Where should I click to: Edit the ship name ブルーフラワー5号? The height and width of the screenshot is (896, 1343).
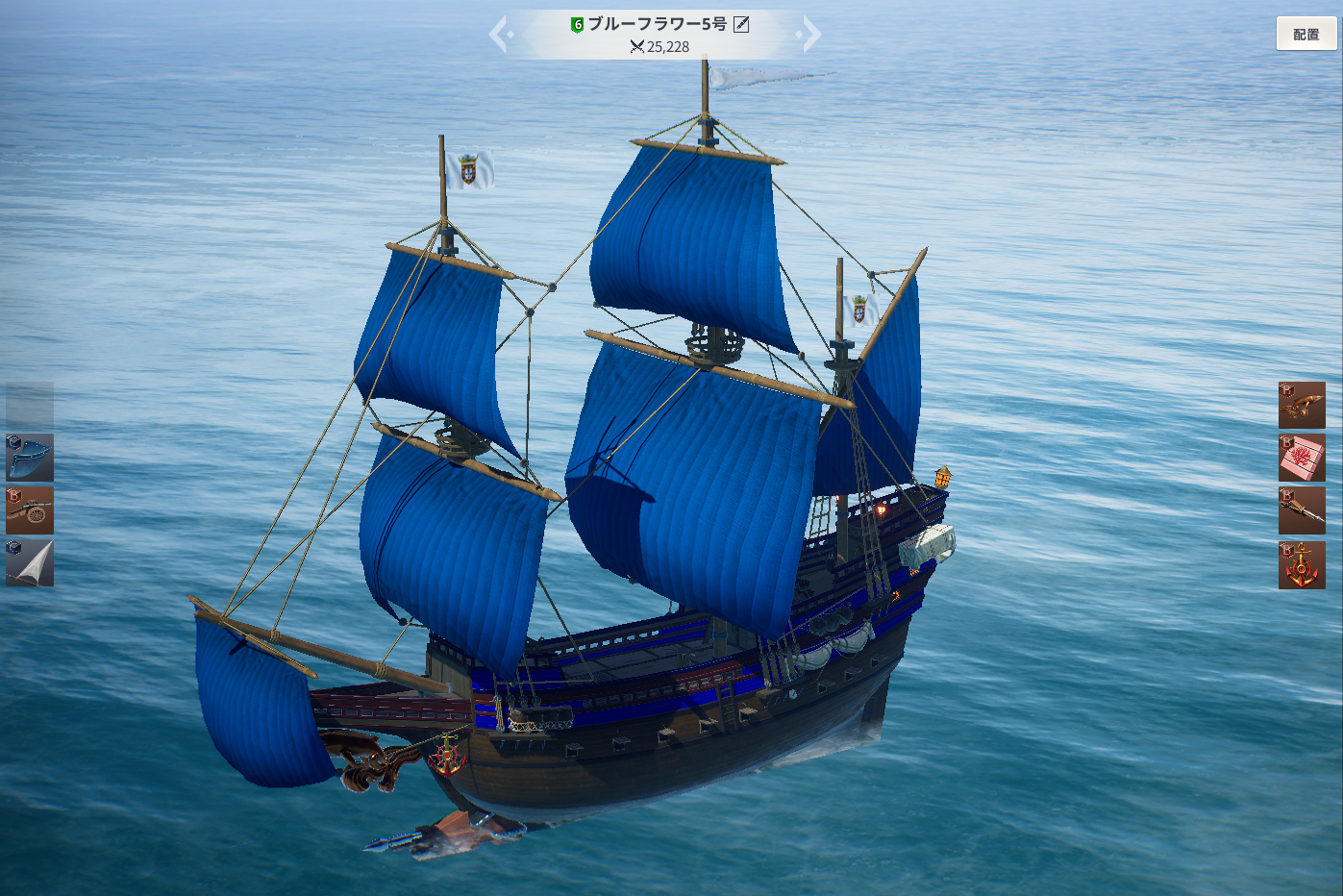(741, 24)
